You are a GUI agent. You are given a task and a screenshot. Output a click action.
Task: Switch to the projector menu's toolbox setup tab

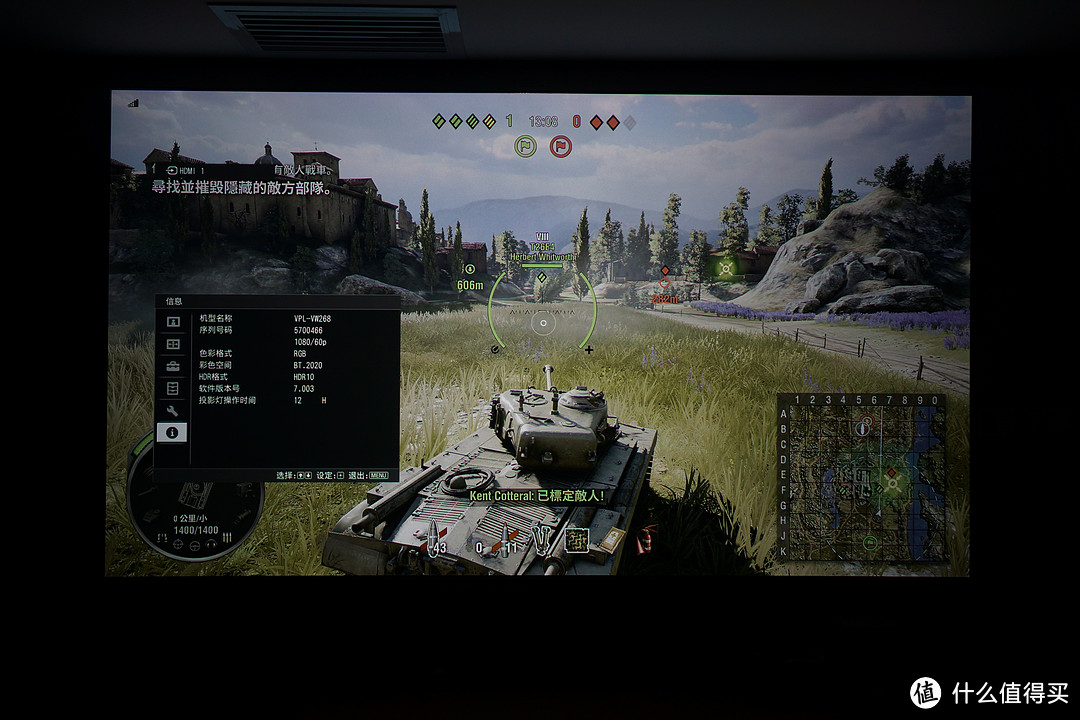[173, 366]
